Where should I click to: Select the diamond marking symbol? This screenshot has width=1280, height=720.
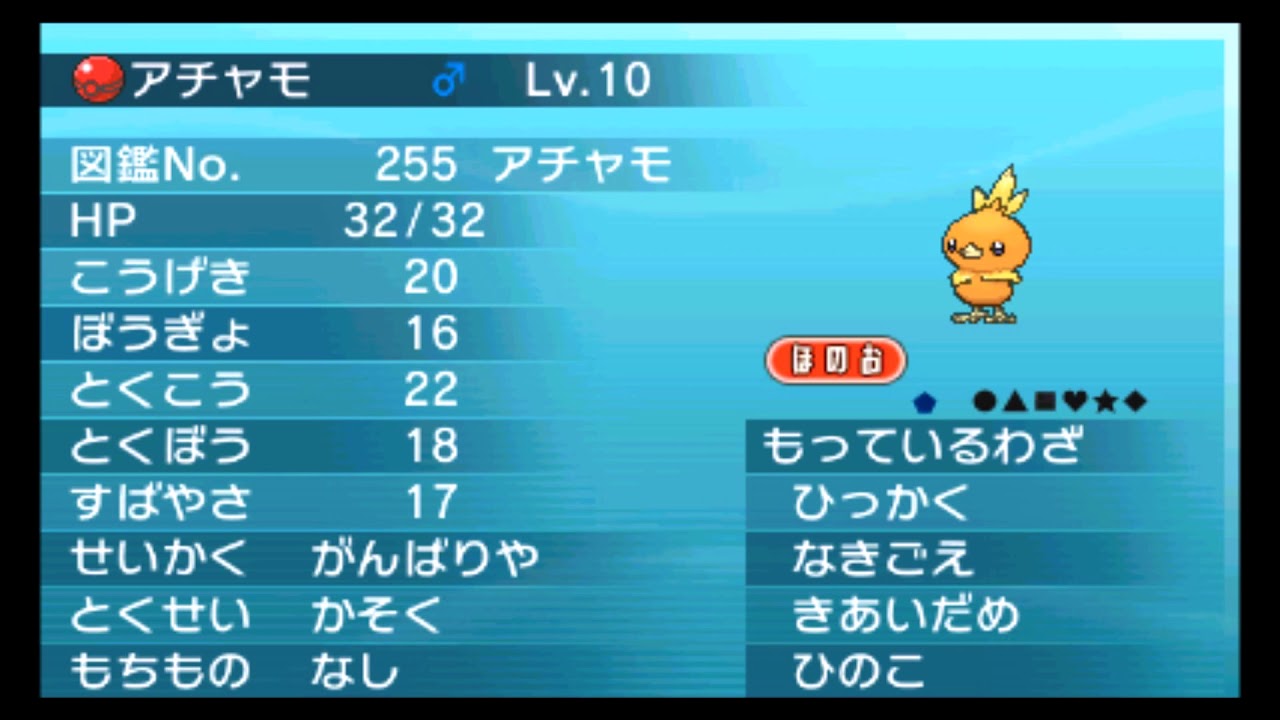(x=1134, y=401)
